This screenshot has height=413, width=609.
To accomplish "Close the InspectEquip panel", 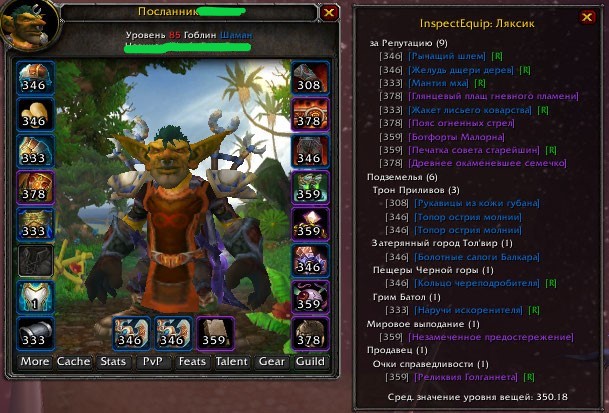I will click(587, 17).
